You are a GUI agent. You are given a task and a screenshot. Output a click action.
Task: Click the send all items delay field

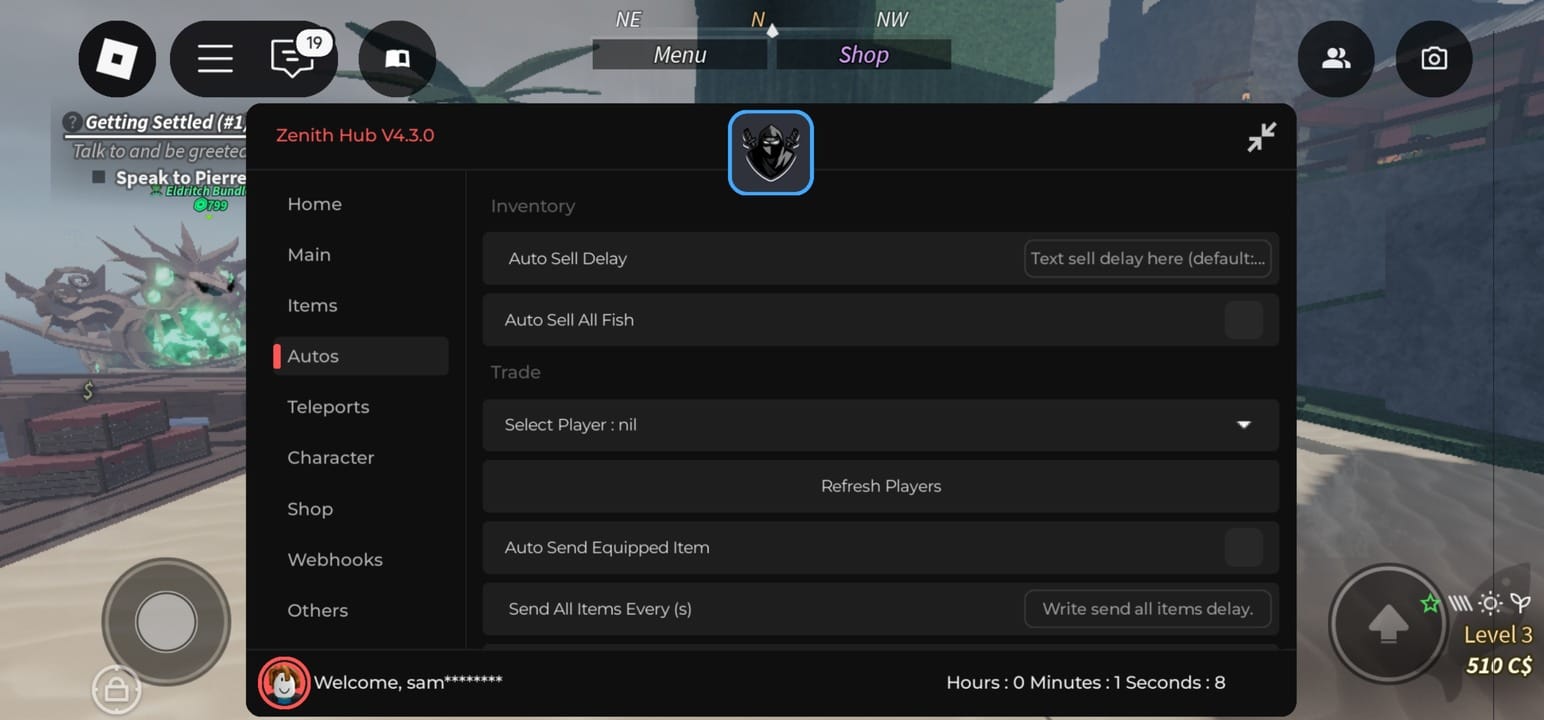[1147, 608]
